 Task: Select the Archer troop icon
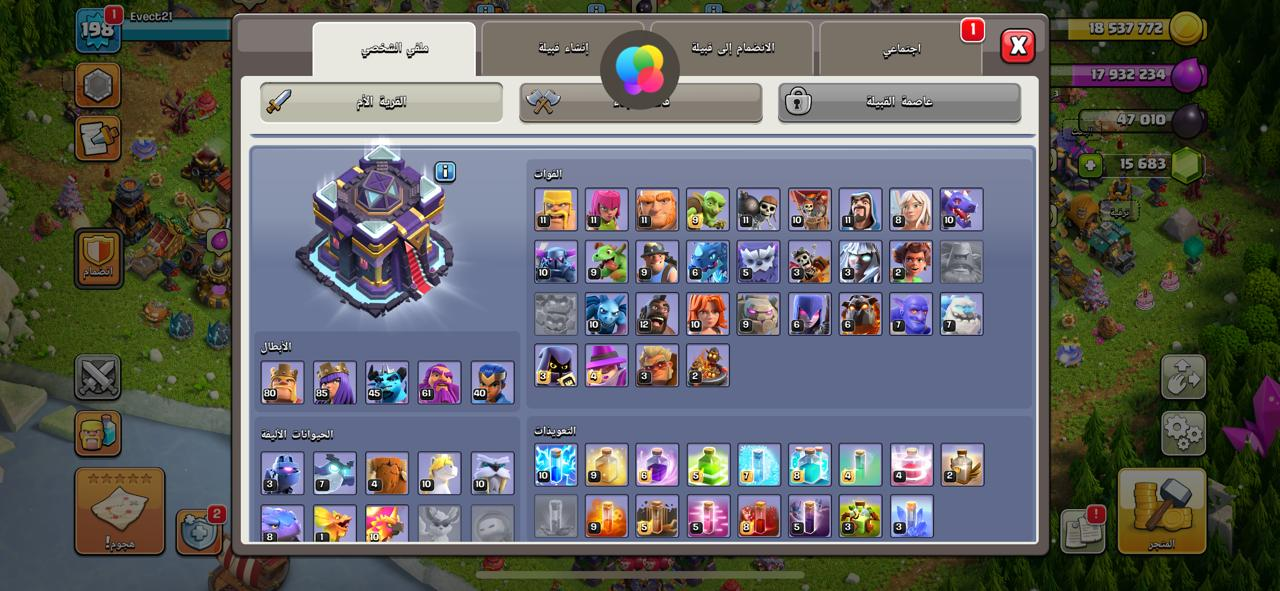tap(607, 209)
